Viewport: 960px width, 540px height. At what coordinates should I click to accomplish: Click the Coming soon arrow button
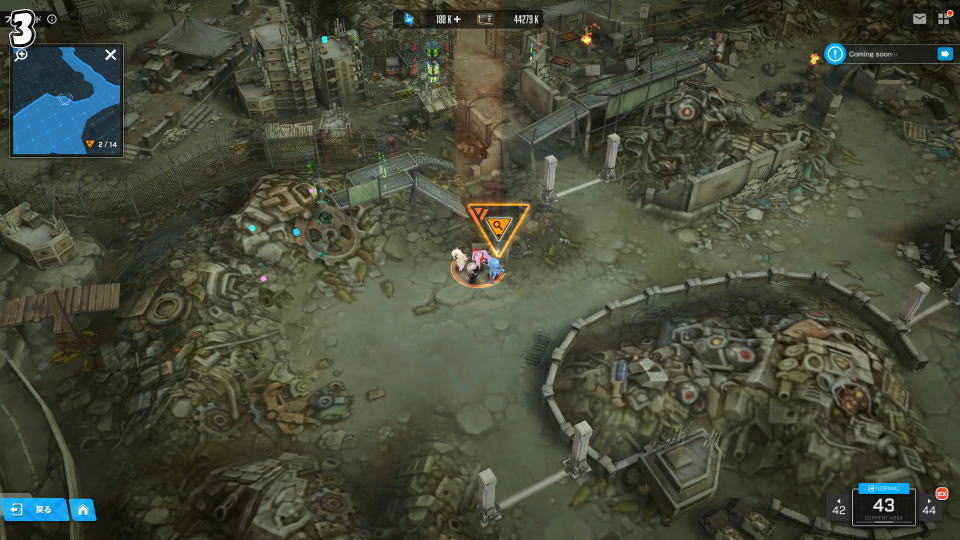click(944, 54)
